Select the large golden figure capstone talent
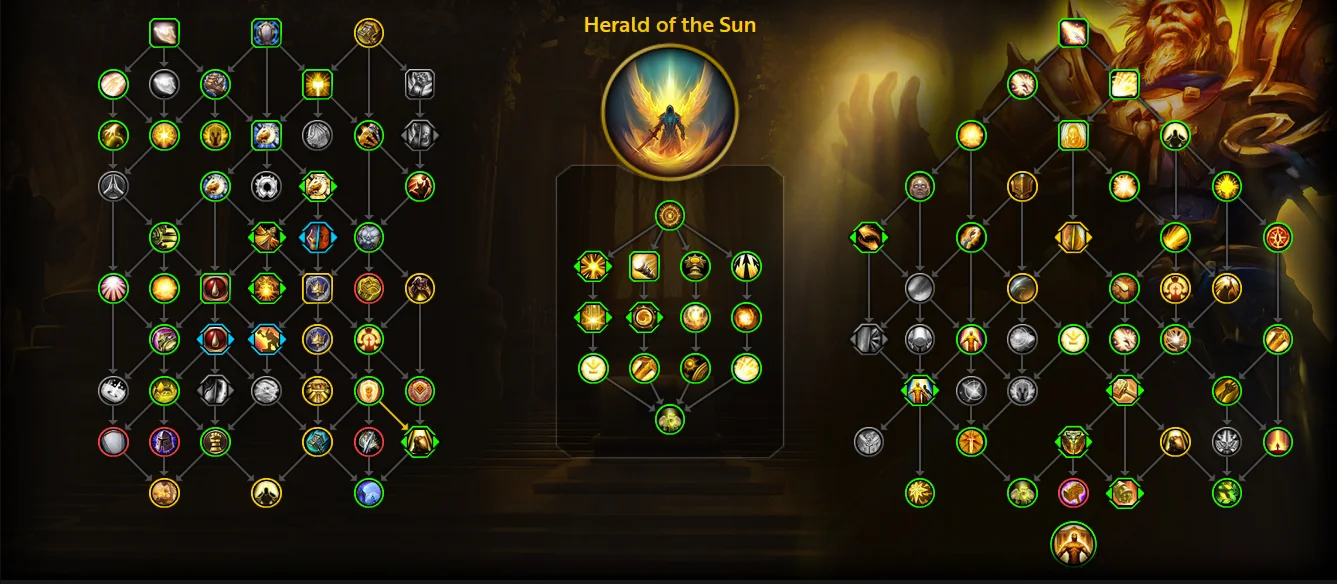1337x584 pixels. pos(1073,543)
